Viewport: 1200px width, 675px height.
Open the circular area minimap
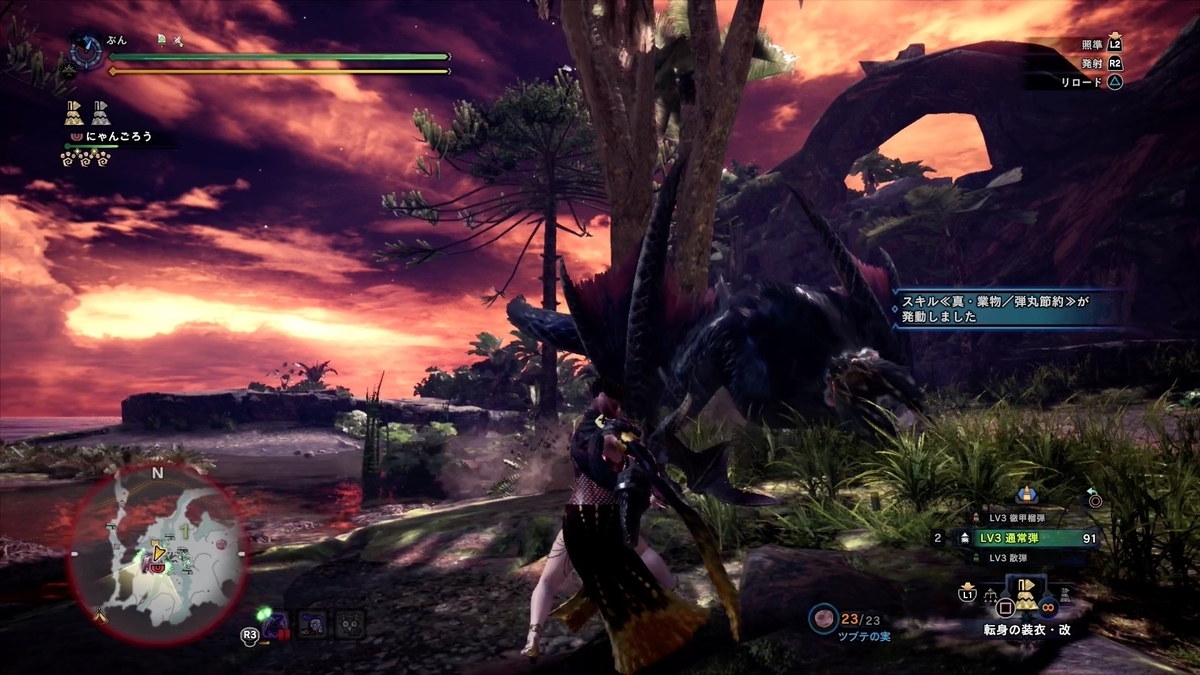point(156,553)
